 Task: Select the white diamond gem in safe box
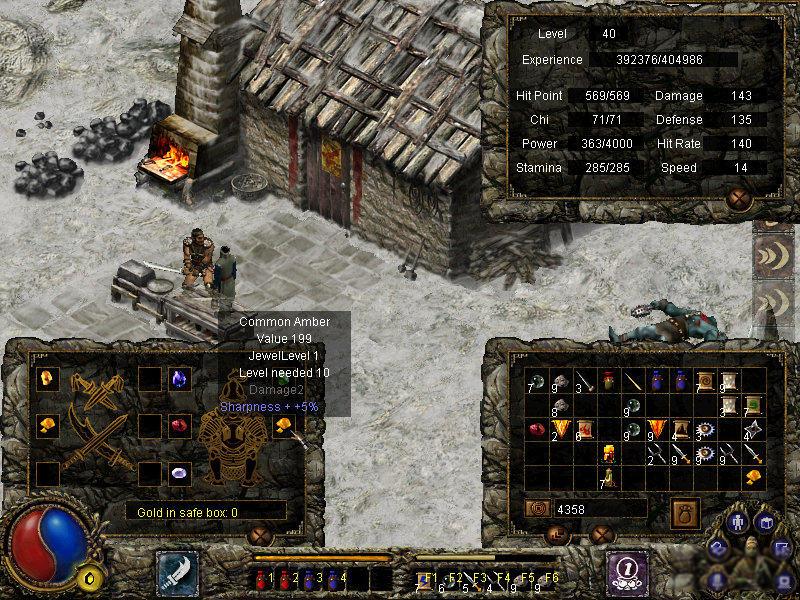tap(180, 473)
